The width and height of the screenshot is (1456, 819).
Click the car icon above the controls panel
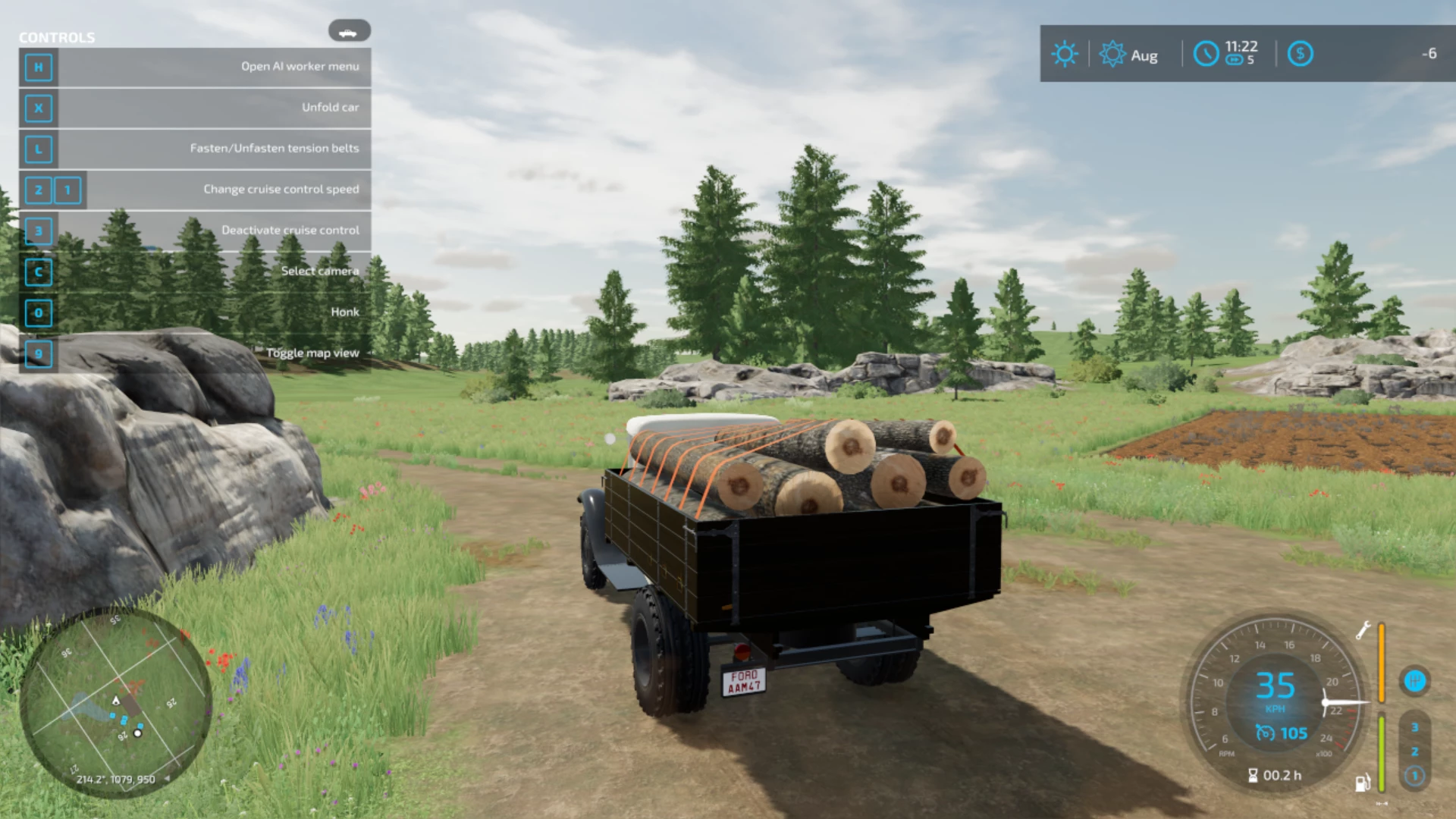350,30
